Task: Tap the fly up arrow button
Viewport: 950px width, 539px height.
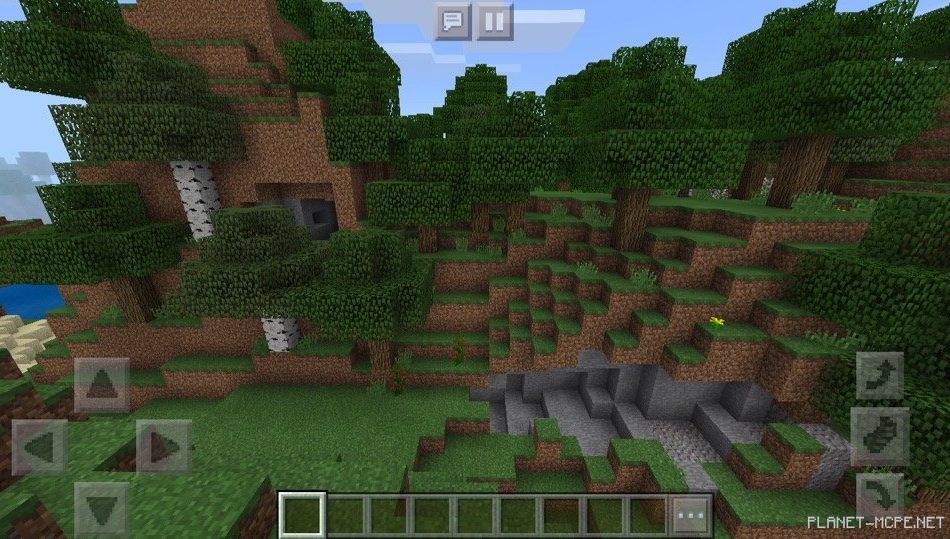Action: pyautogui.click(x=880, y=376)
